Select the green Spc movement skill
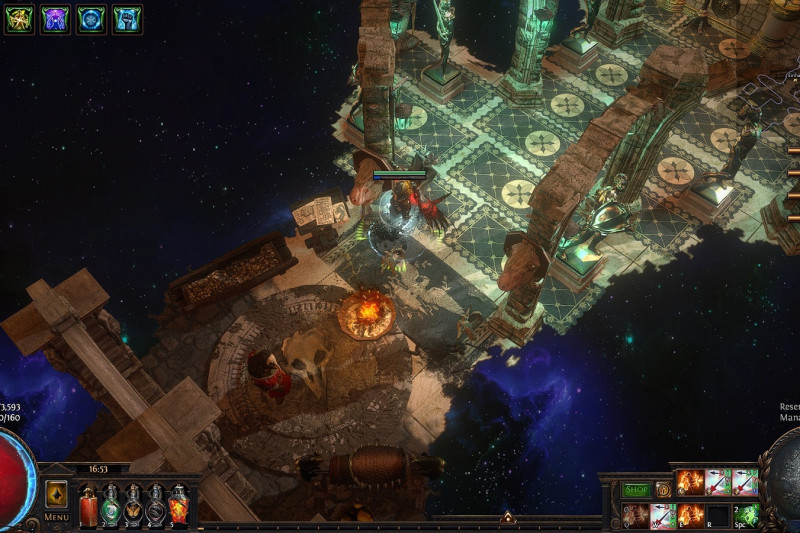The image size is (800, 533). [x=746, y=516]
